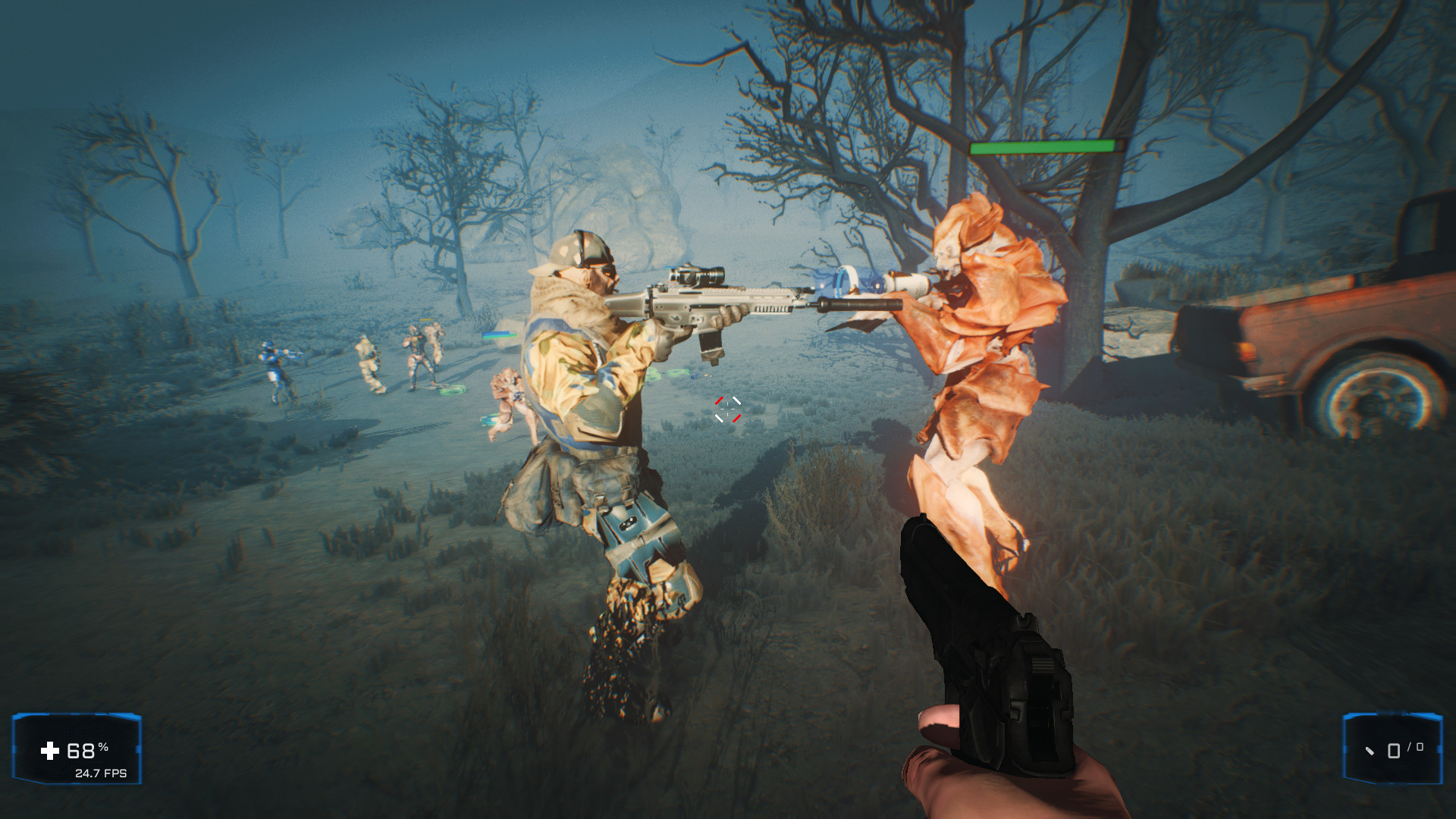This screenshot has width=1456, height=819.
Task: Click the crosshair reticle at screen center
Action: pos(727,410)
